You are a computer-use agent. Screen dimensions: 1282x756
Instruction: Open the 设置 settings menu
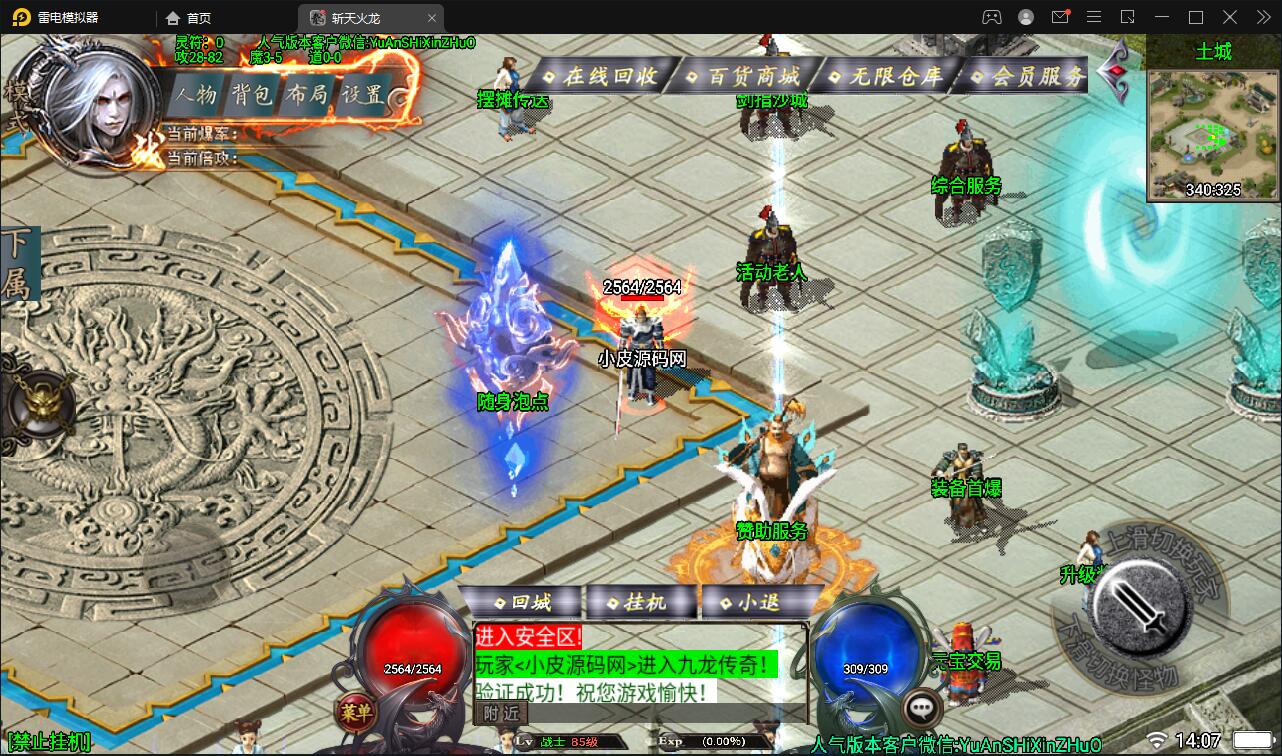click(x=361, y=95)
